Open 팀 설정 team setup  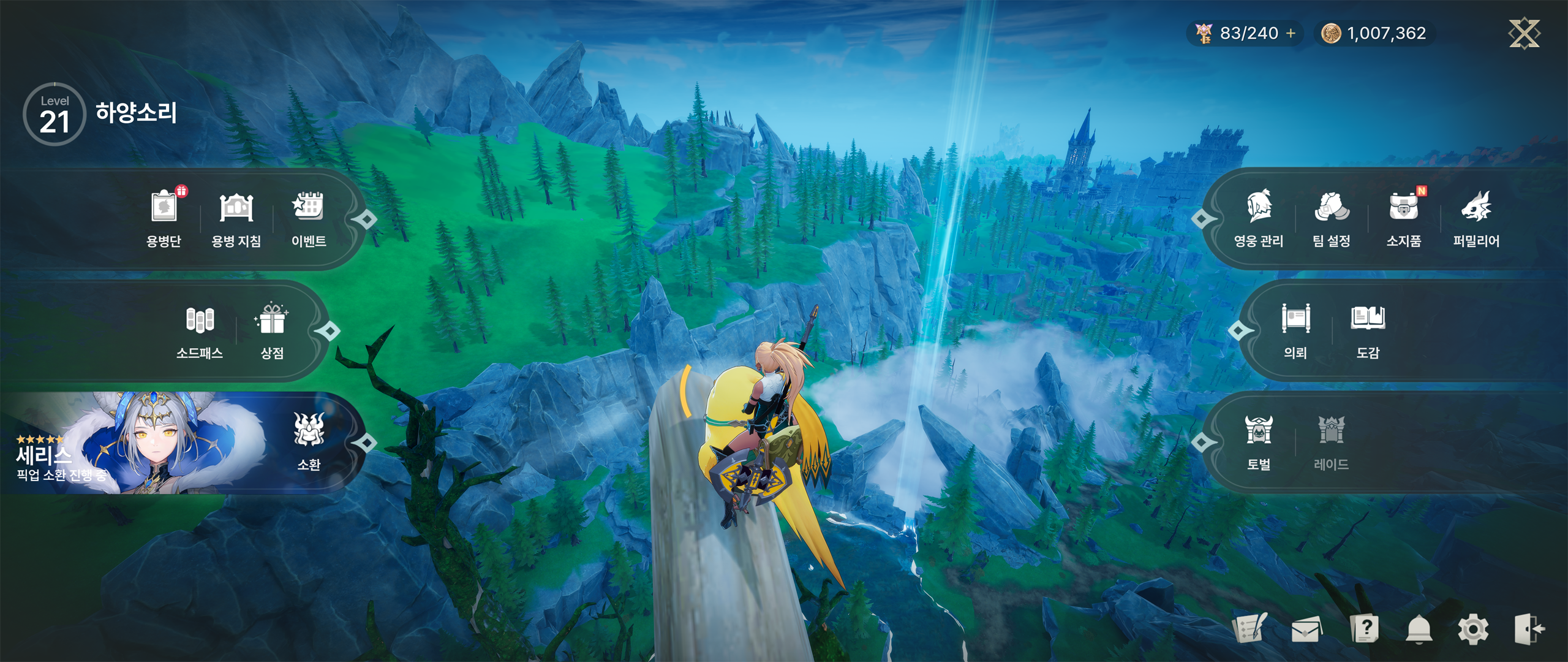pyautogui.click(x=1331, y=217)
